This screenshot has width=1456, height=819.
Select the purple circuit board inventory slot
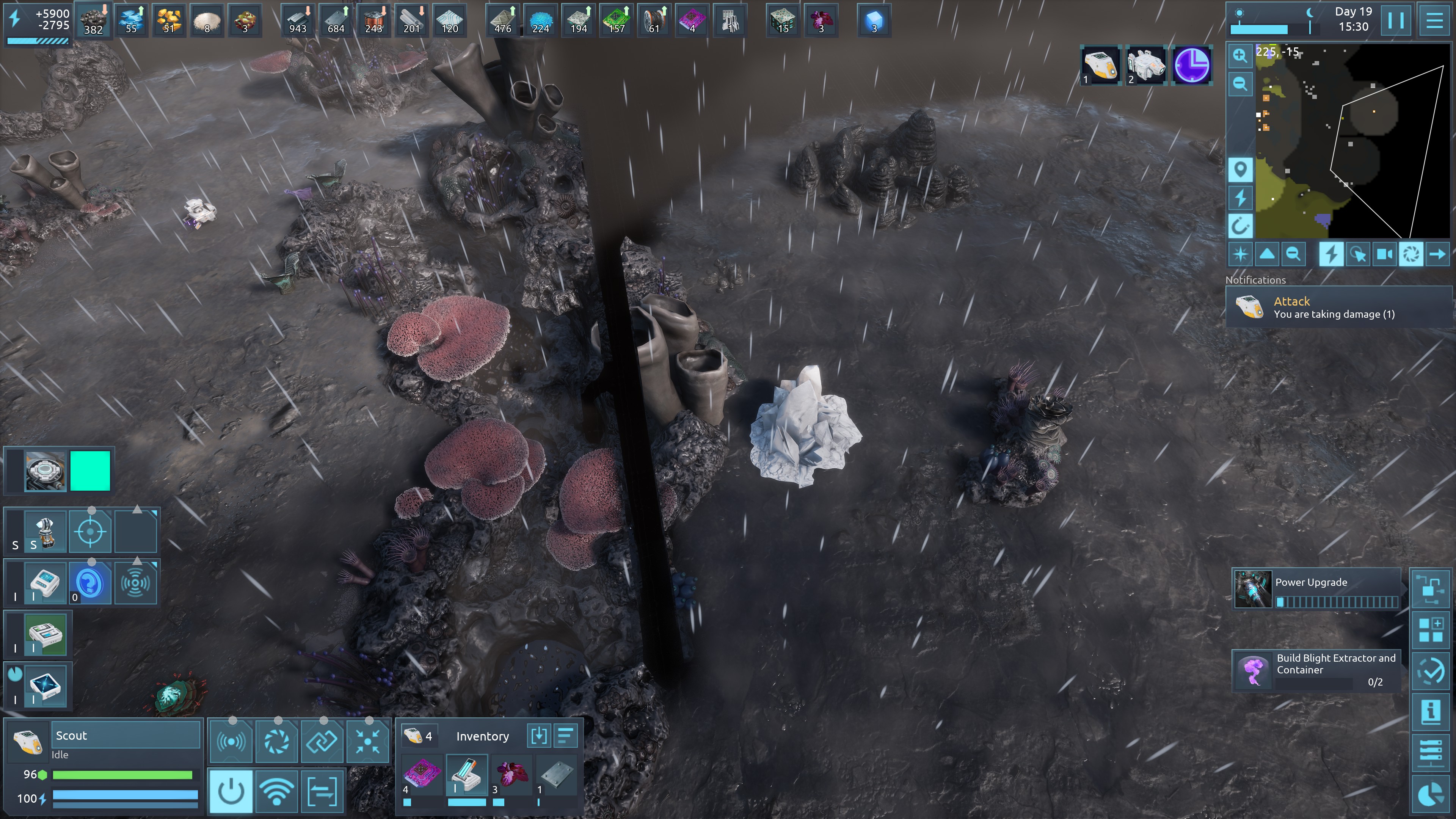tap(421, 774)
